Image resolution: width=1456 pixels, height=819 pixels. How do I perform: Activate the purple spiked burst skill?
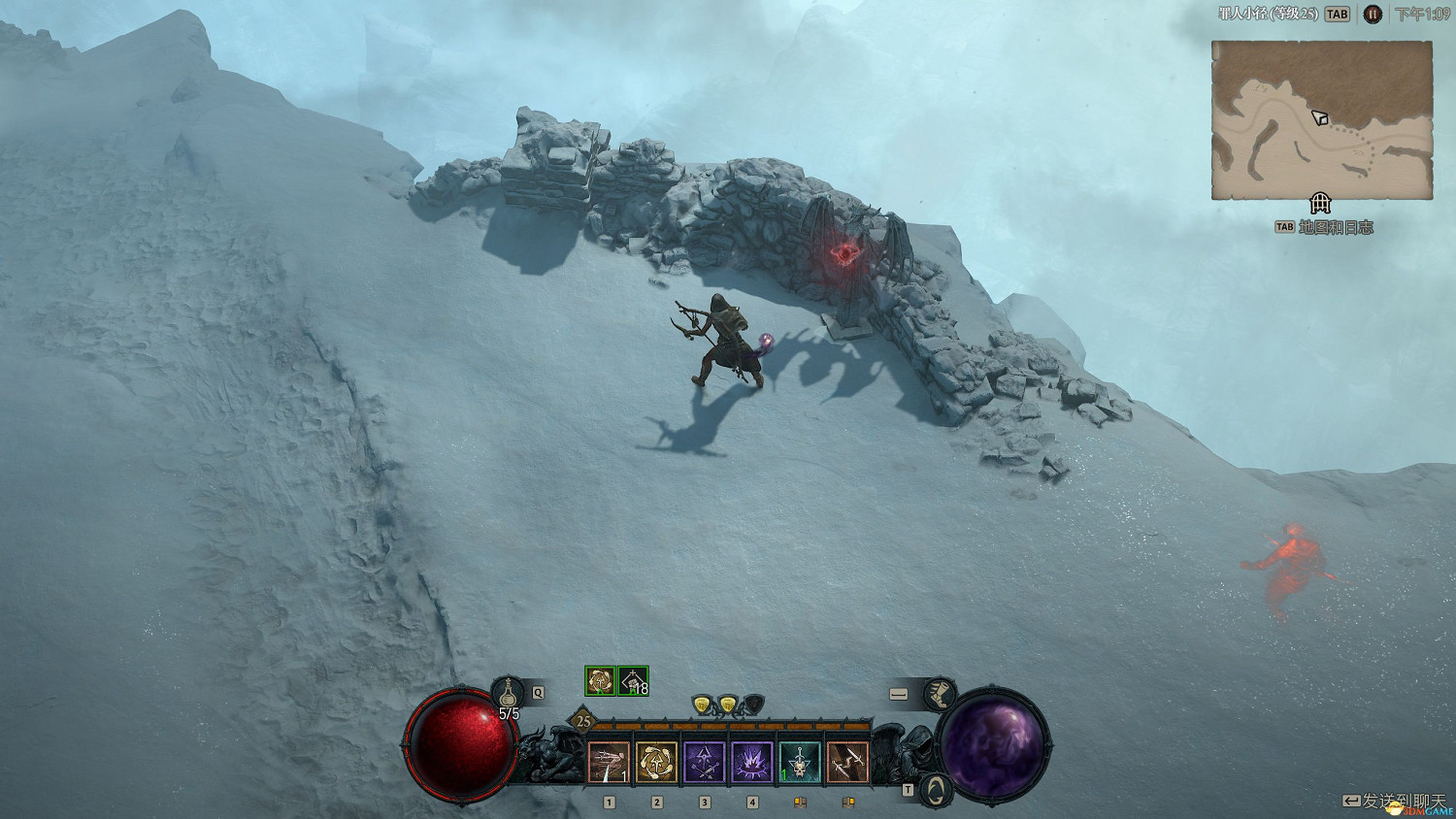click(751, 763)
